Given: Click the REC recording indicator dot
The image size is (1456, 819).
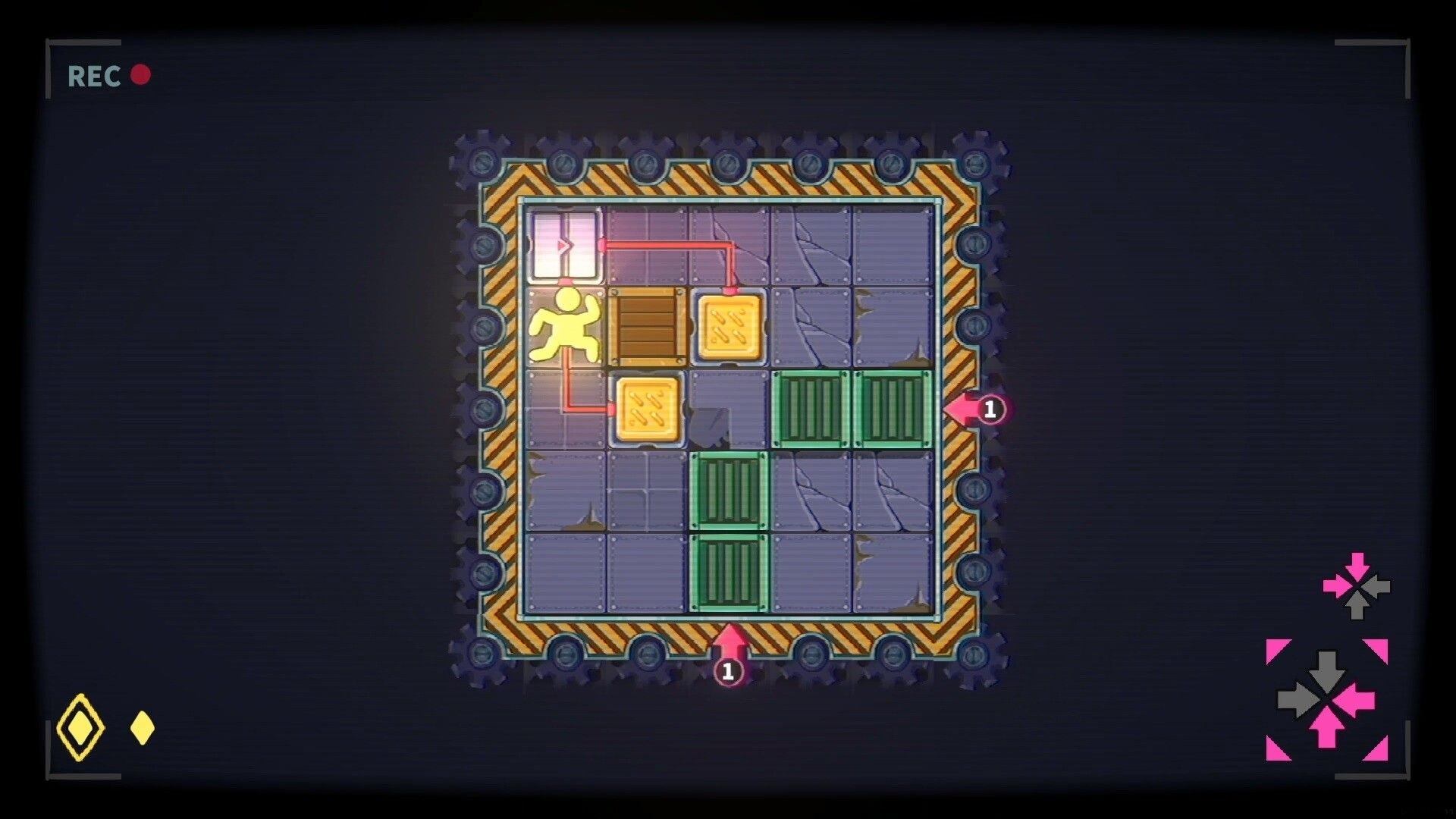Looking at the screenshot, I should 140,74.
